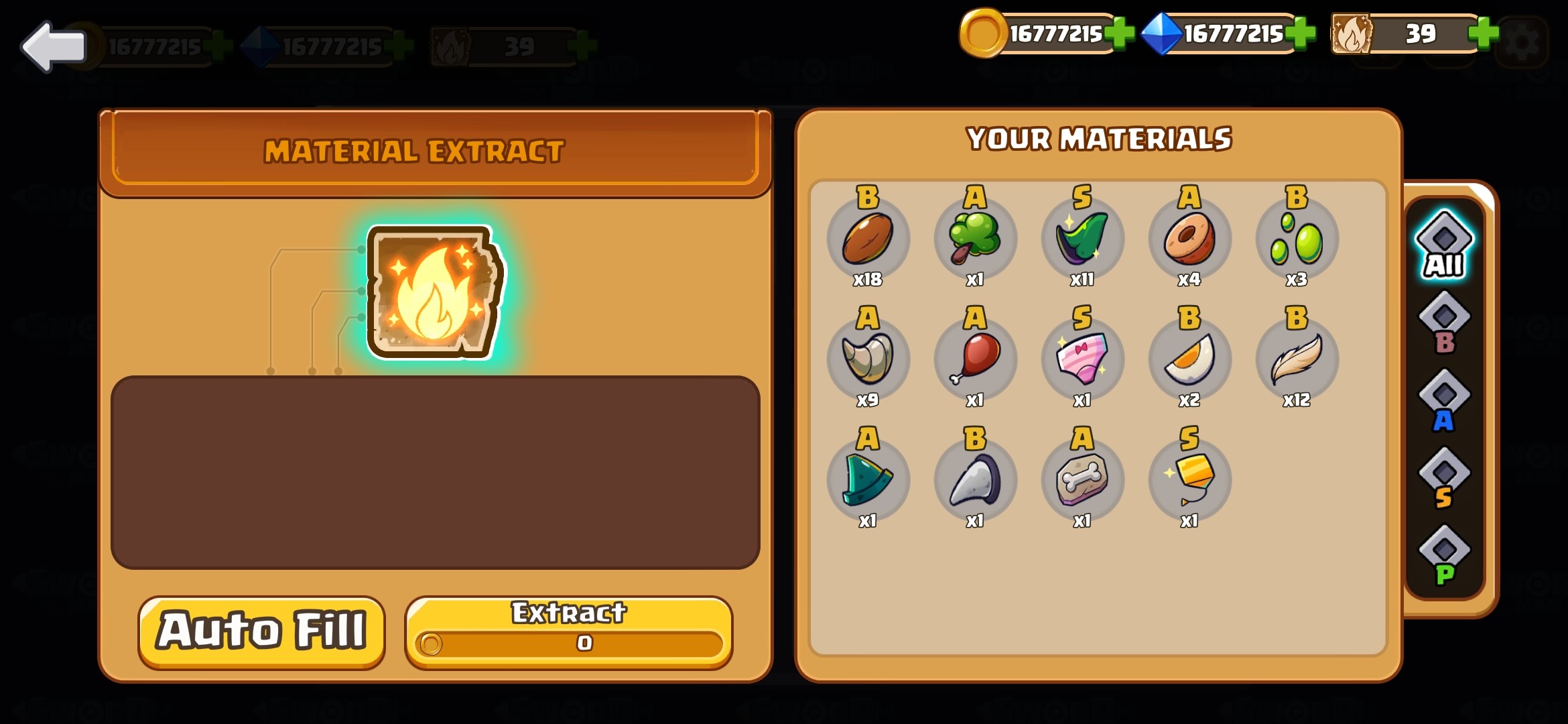Viewport: 1568px width, 724px height.
Task: Select the brown seed material x18
Action: pyautogui.click(x=868, y=239)
